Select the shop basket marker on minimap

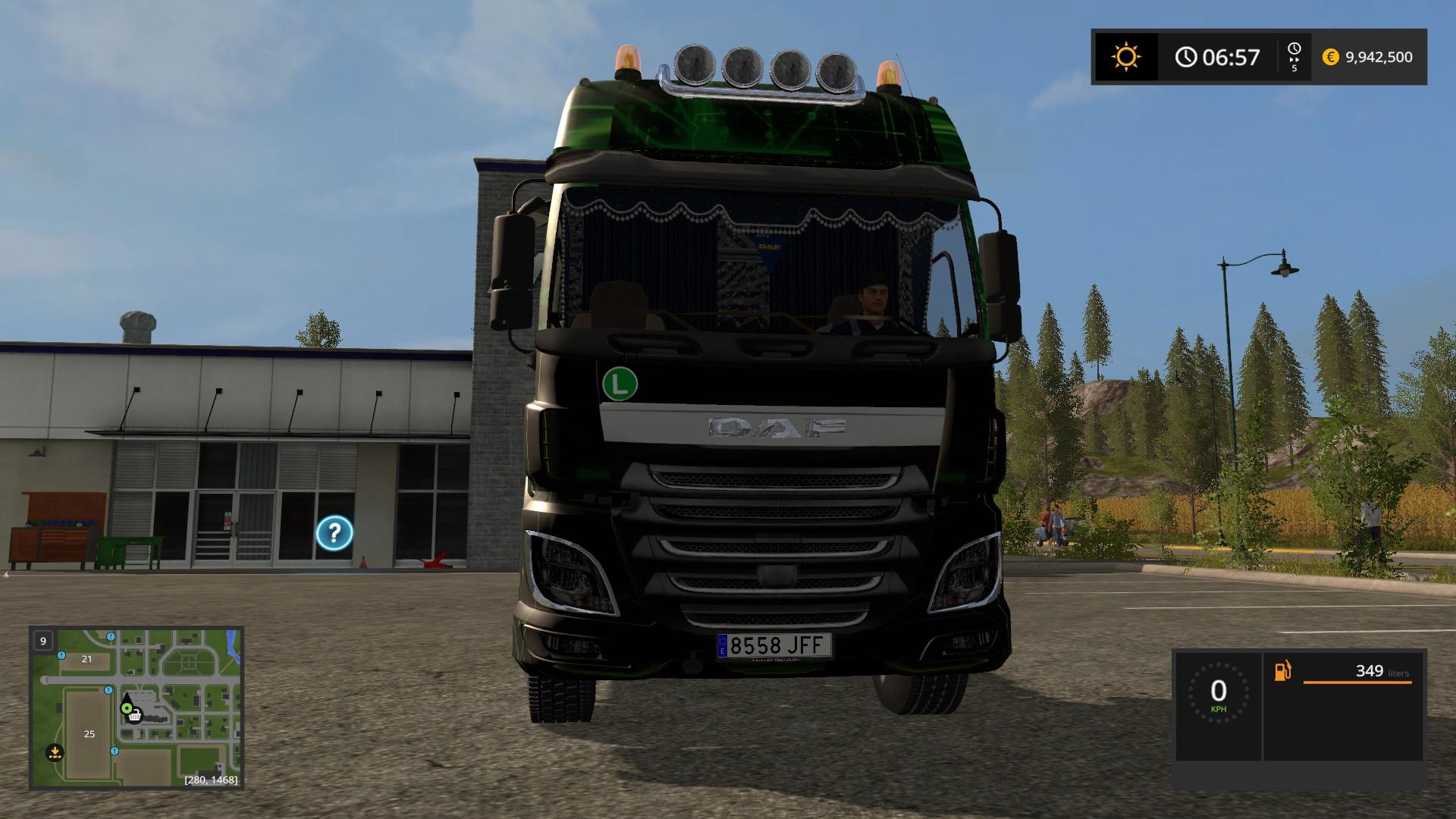(x=135, y=715)
